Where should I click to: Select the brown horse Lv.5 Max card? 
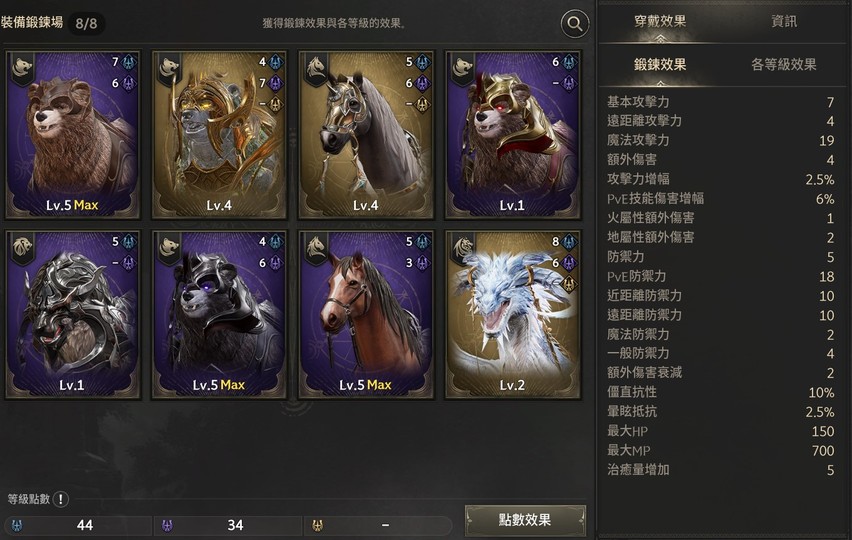(x=366, y=314)
